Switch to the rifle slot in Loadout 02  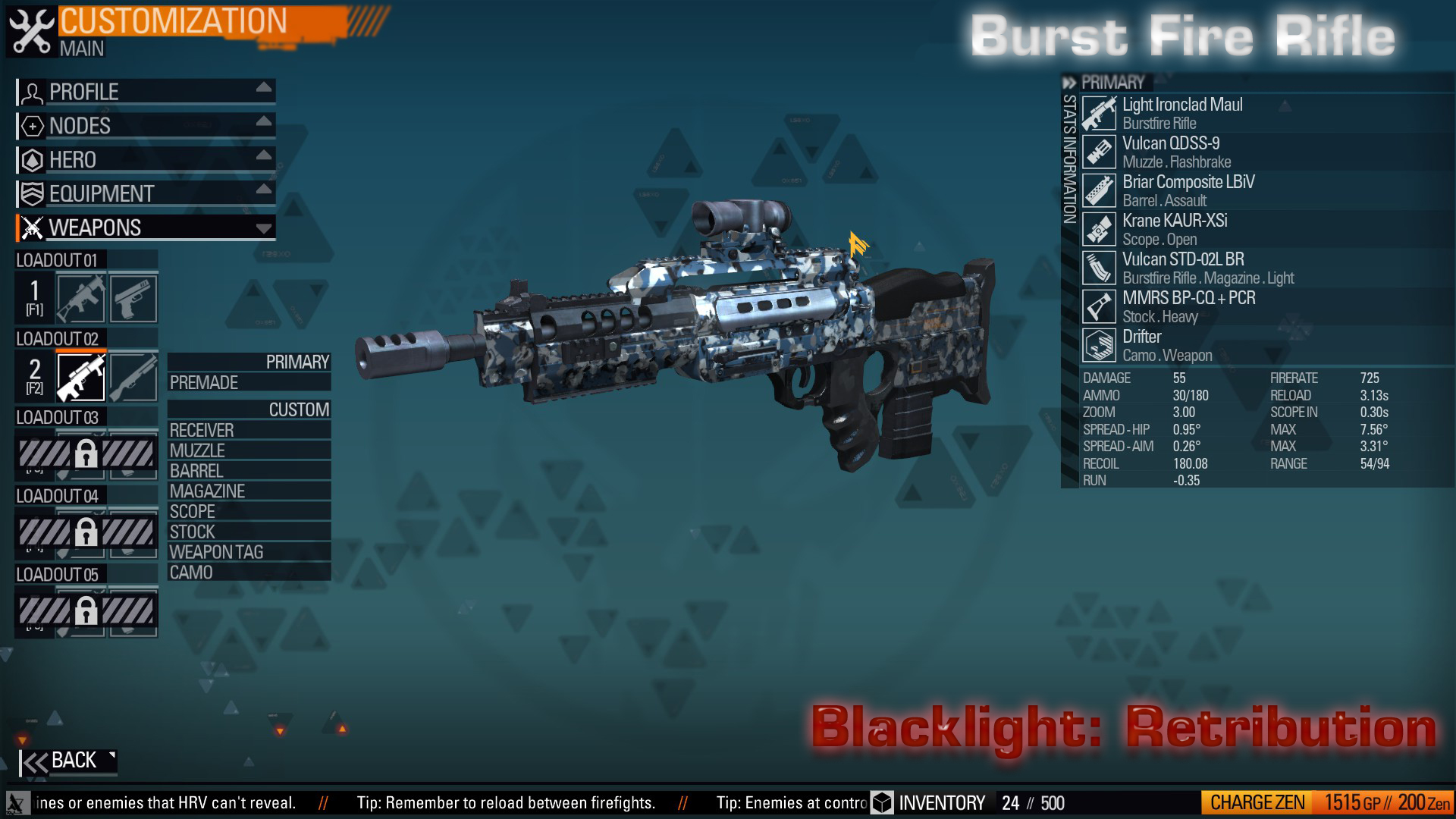tap(82, 377)
